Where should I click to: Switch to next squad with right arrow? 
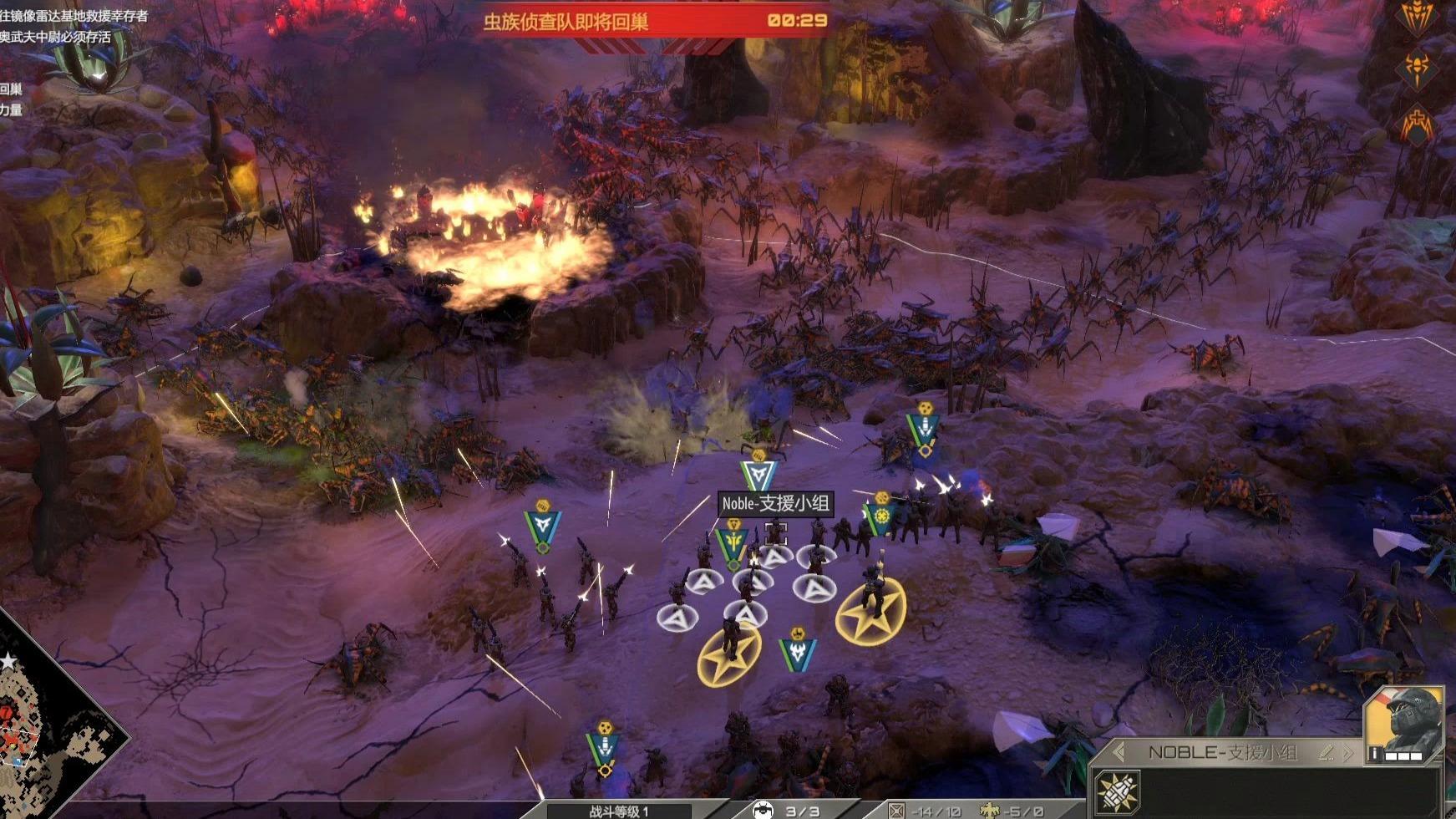(x=1347, y=752)
